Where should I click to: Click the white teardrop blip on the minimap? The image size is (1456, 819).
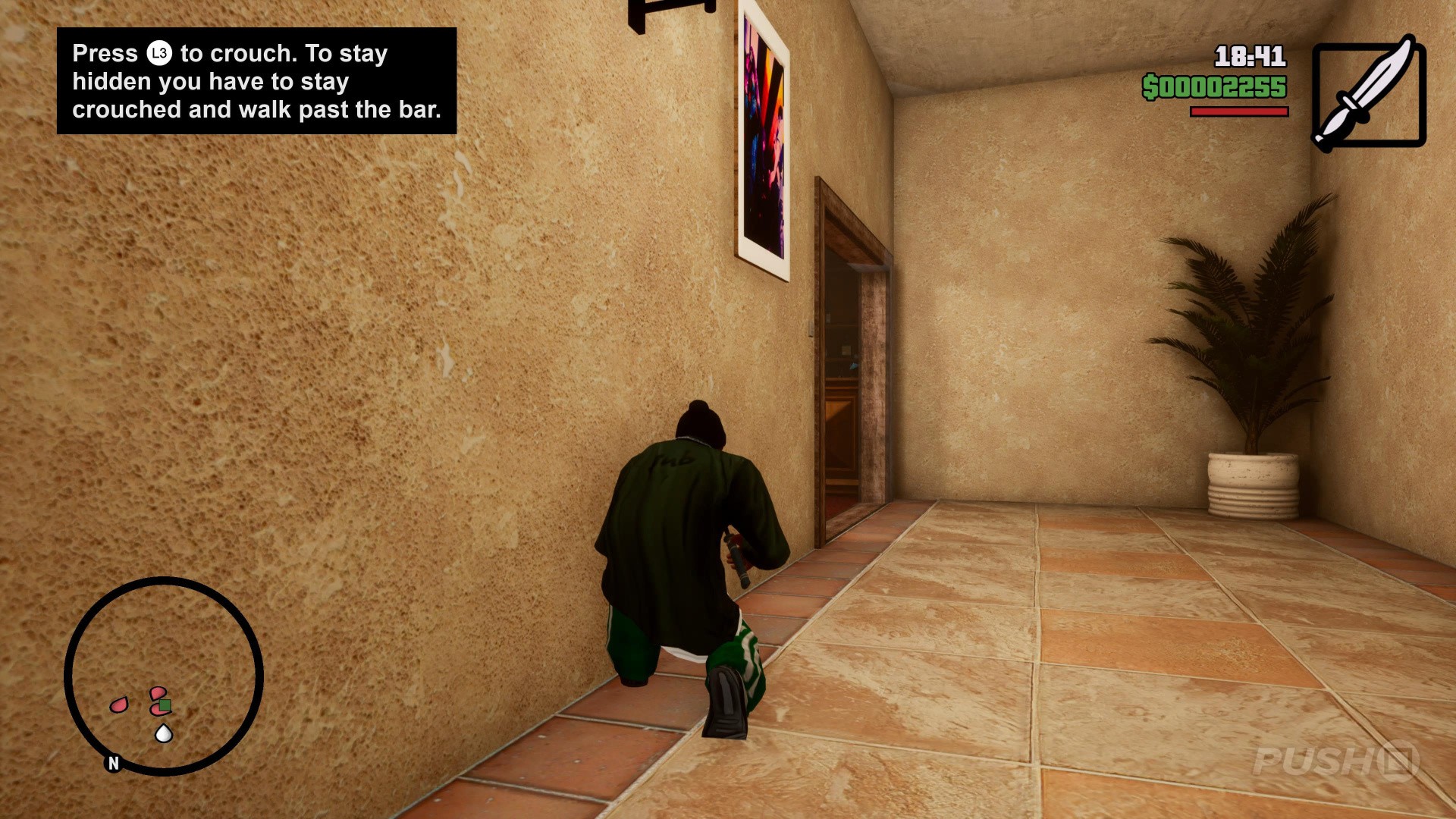[x=164, y=733]
